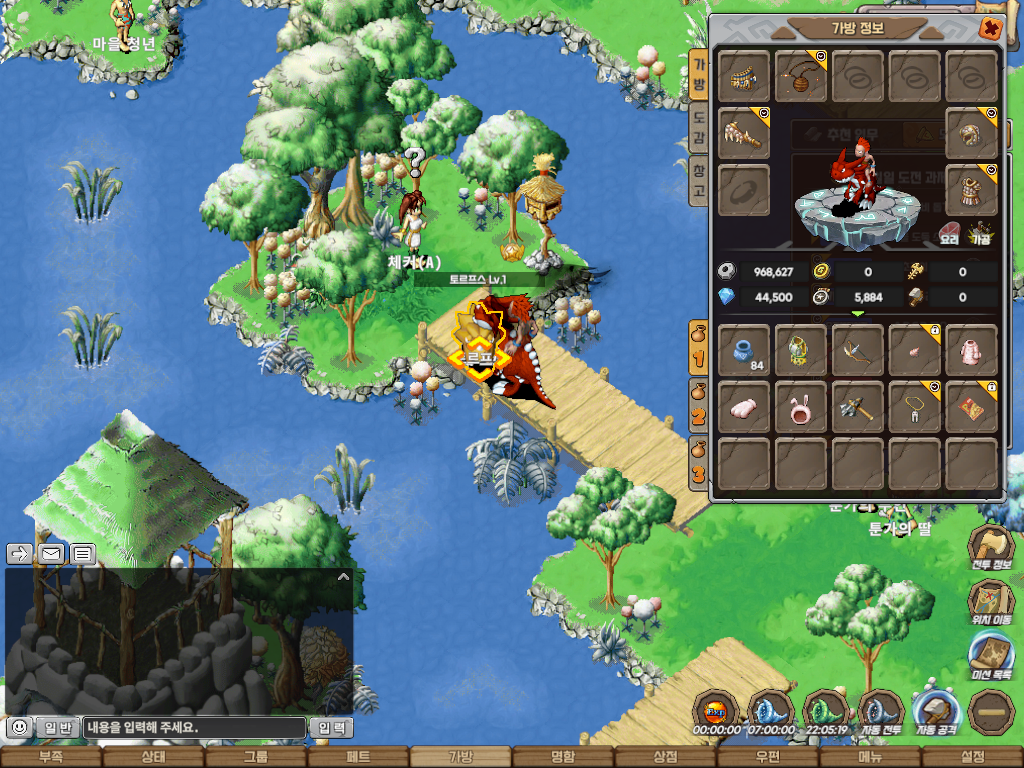
Task: Open the 창고 storage tab
Action: click(699, 182)
